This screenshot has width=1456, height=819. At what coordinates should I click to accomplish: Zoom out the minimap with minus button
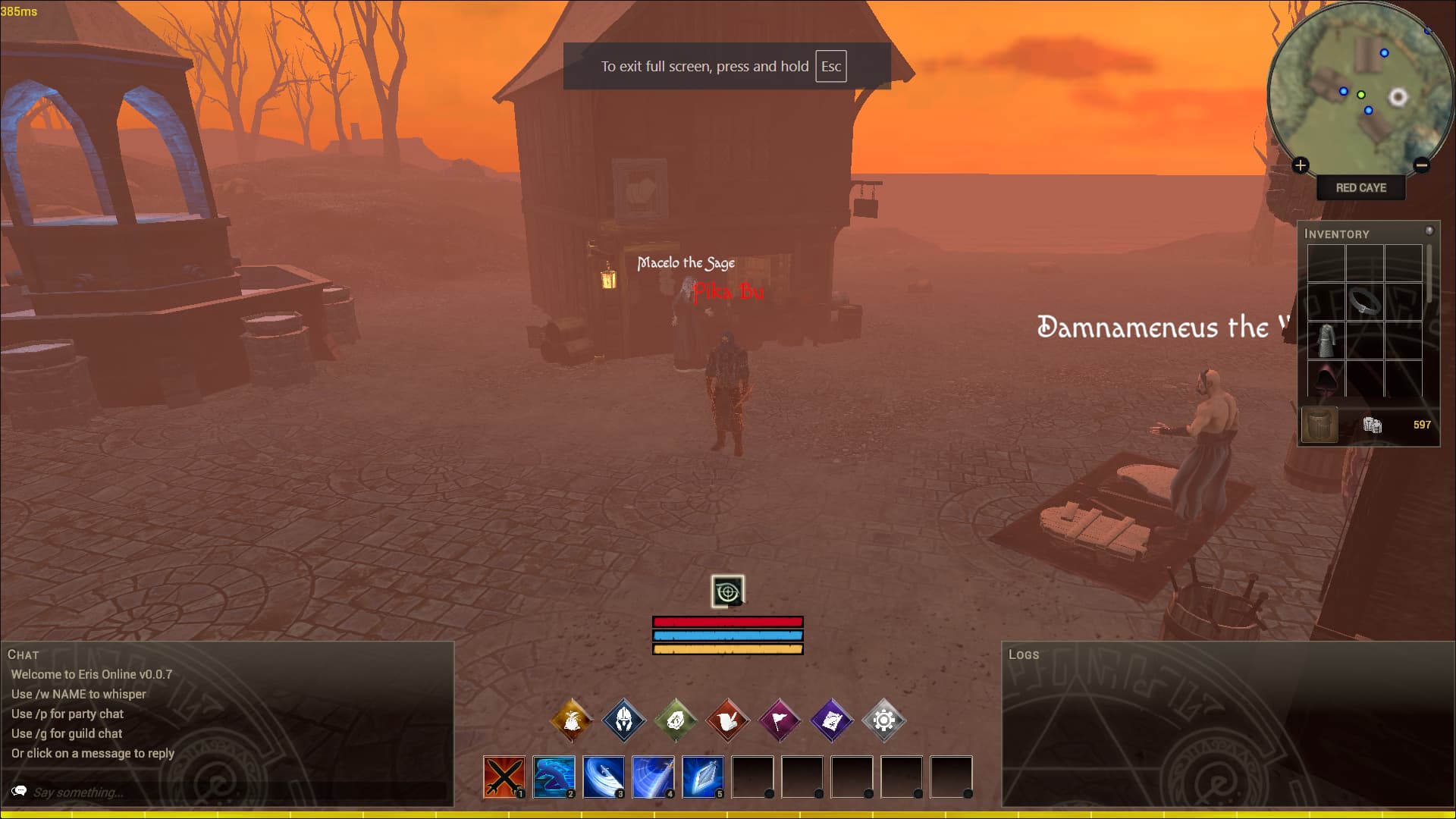(1422, 165)
